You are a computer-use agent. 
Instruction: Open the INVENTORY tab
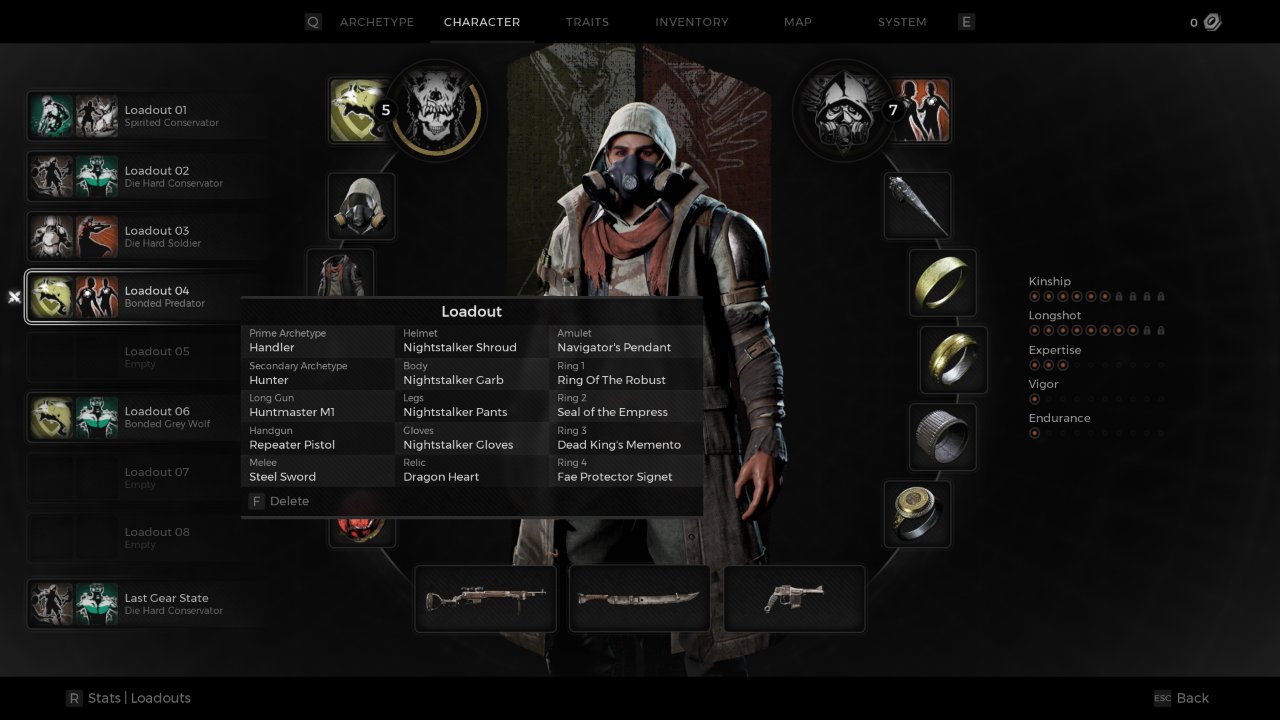pyautogui.click(x=691, y=21)
